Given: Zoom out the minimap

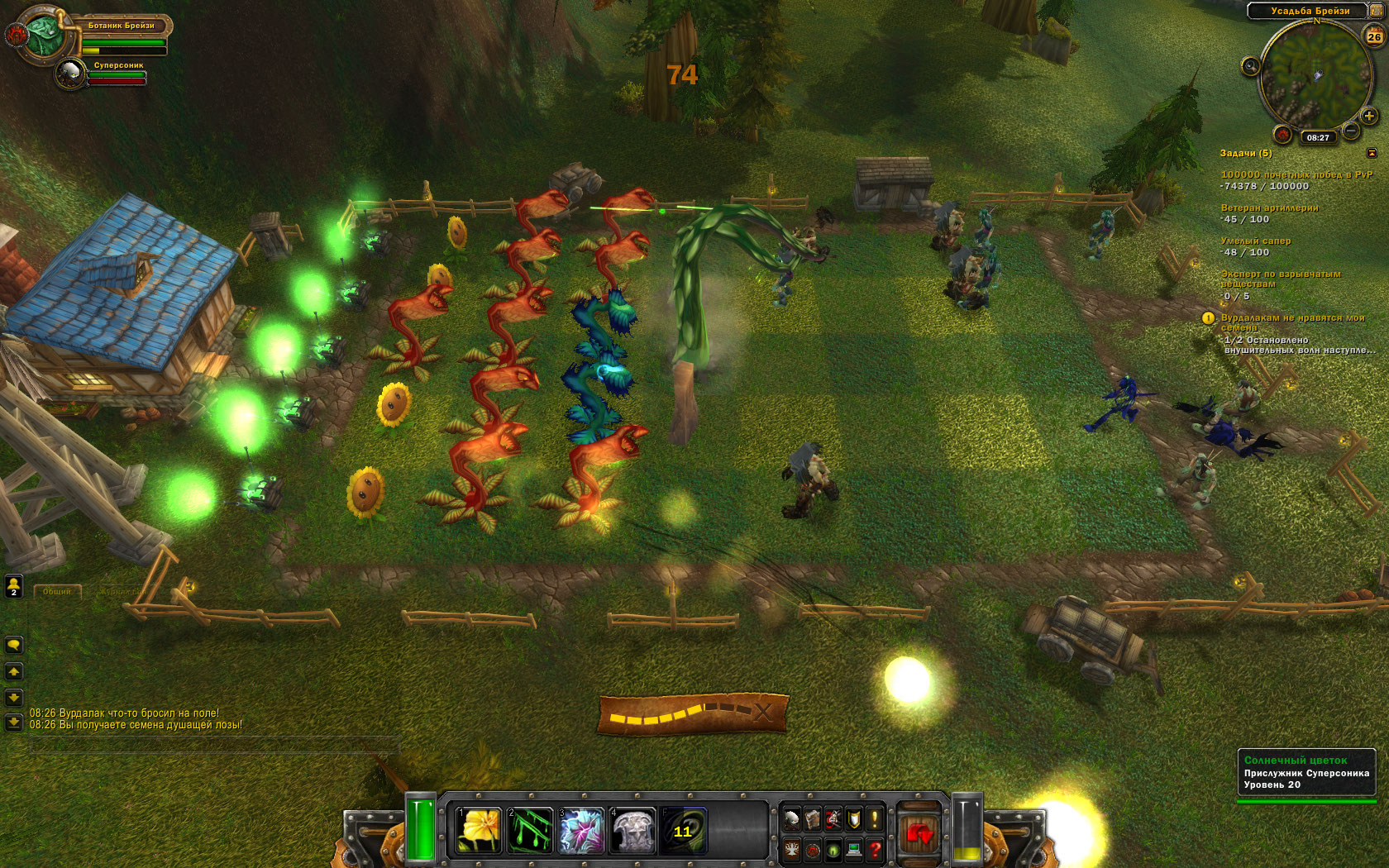Looking at the screenshot, I should point(1351,131).
